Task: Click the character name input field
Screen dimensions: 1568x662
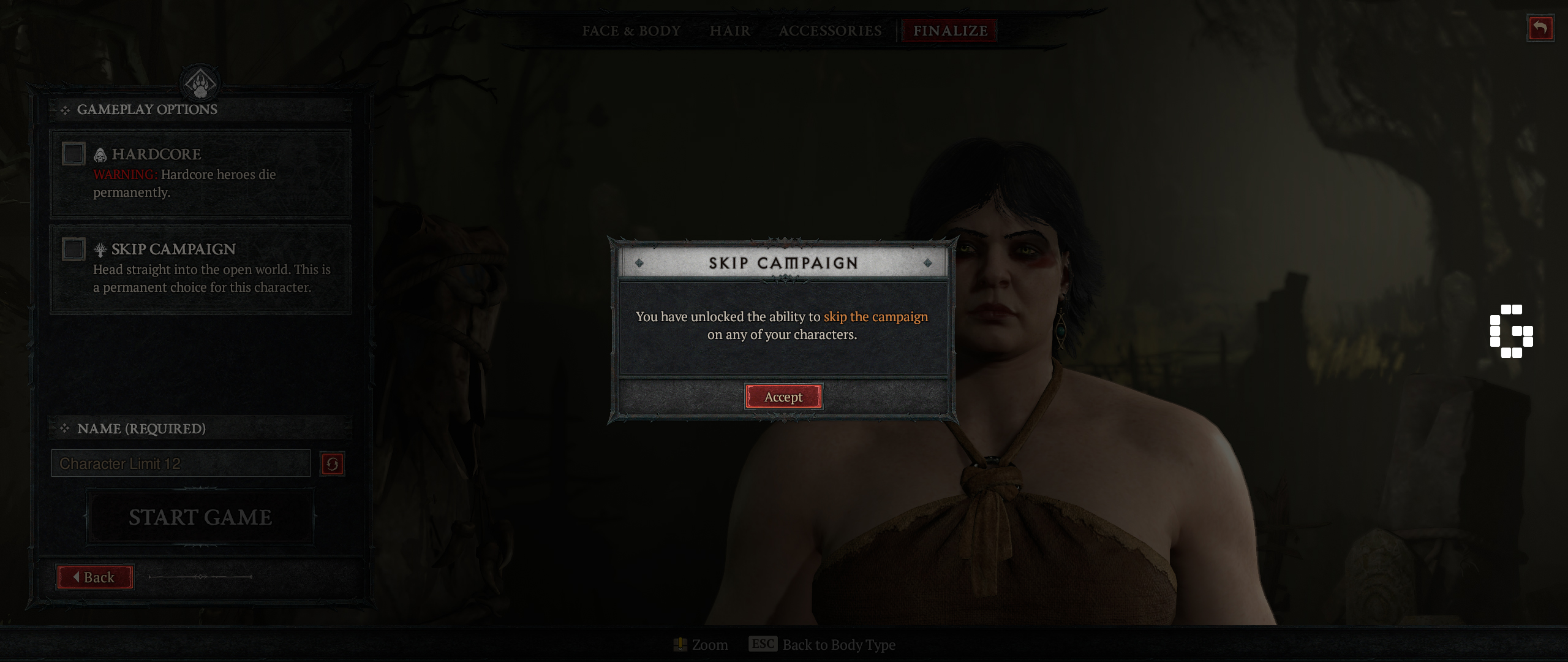Action: pos(181,463)
